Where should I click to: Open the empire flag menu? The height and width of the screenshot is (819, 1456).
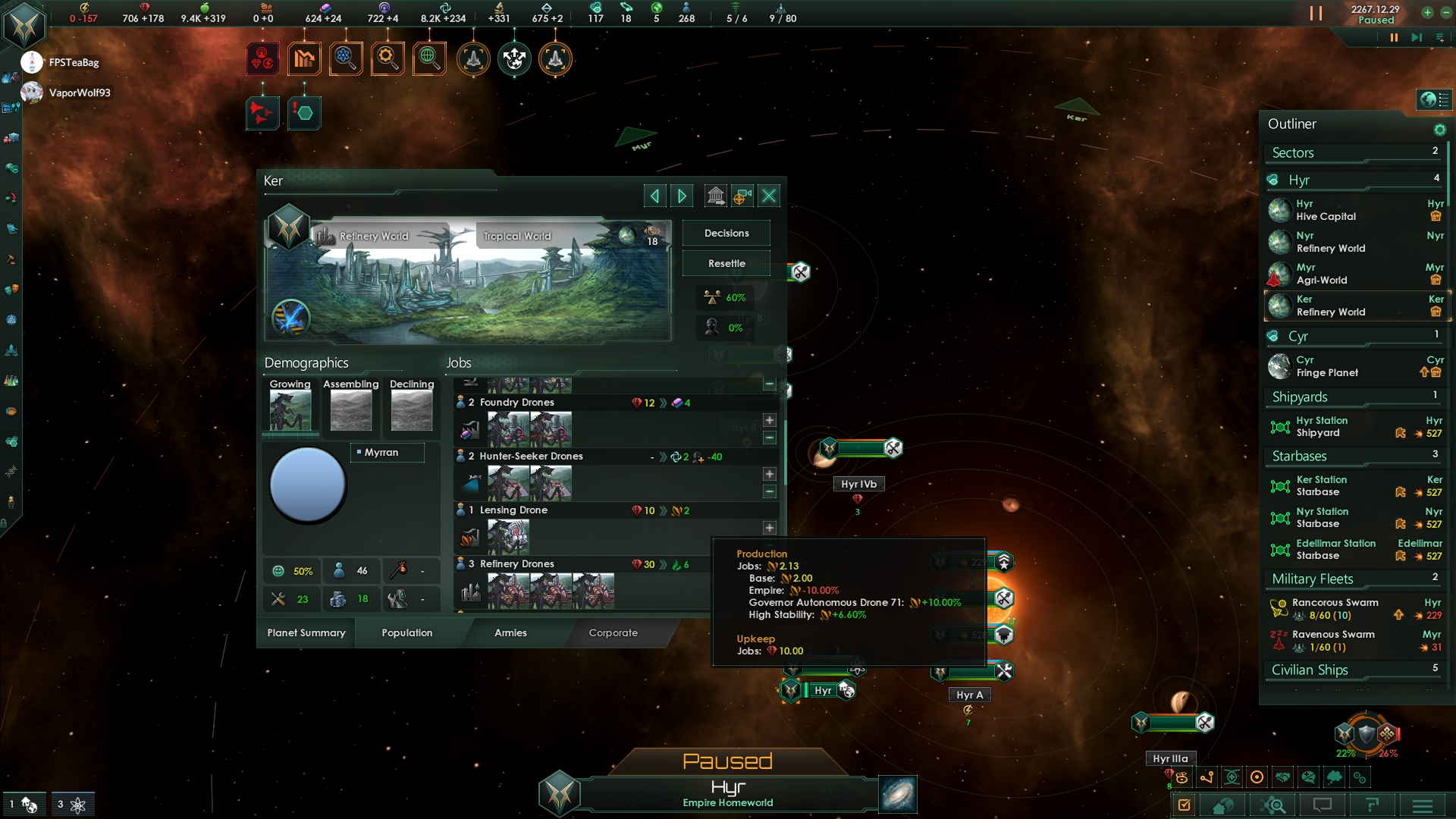pos(25,26)
